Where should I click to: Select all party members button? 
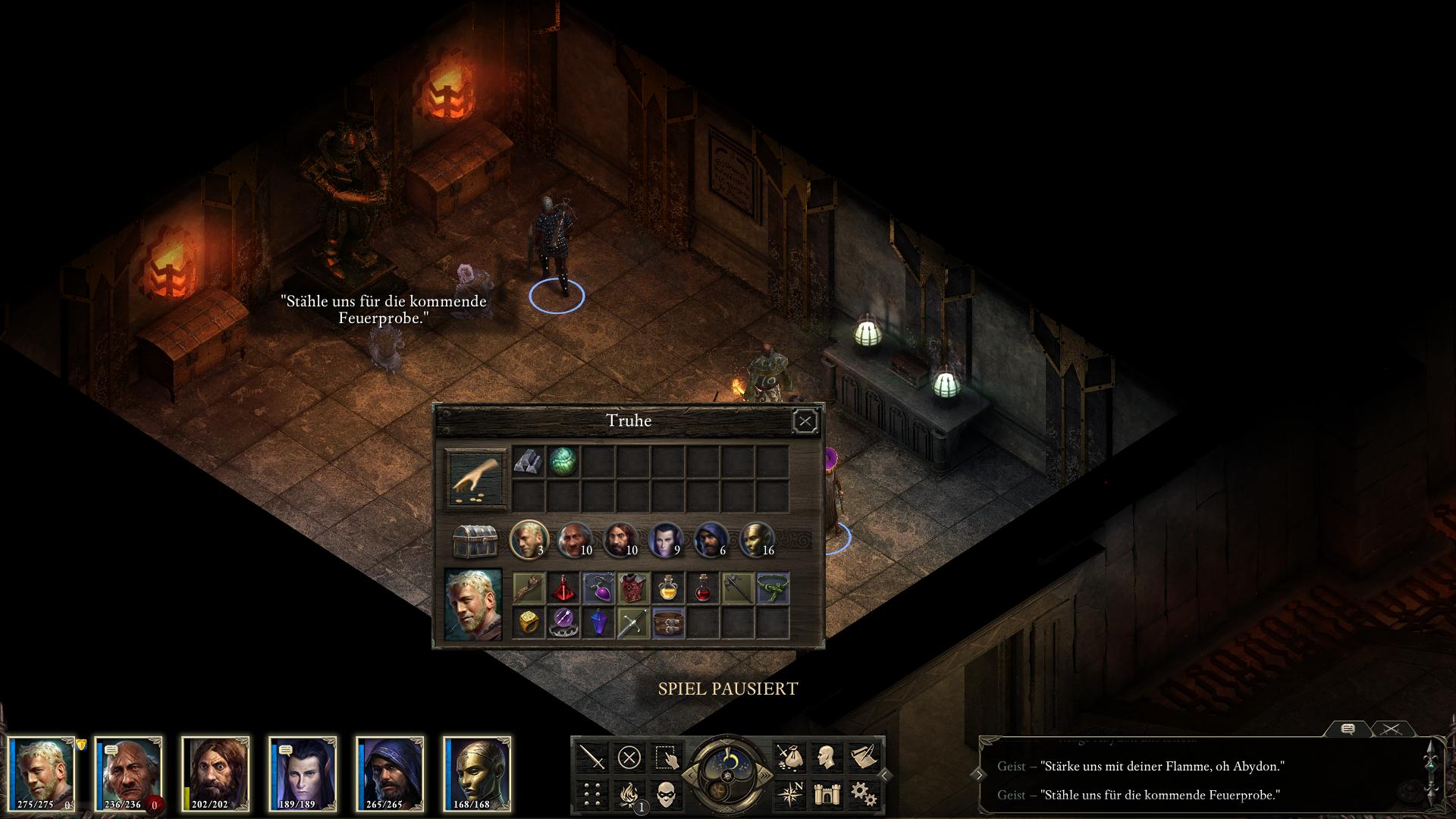coord(665,757)
